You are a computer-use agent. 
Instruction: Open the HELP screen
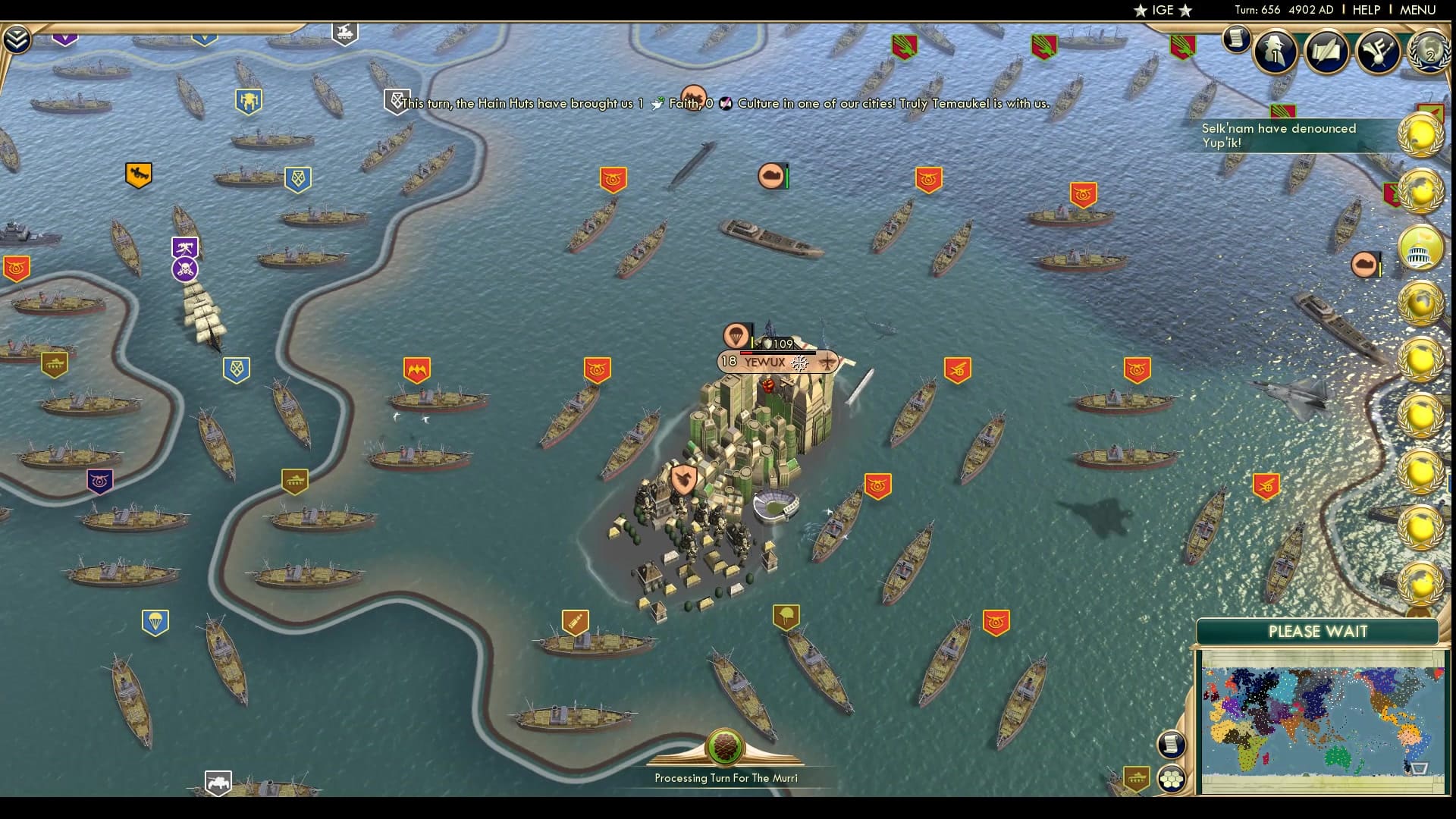click(x=1366, y=10)
